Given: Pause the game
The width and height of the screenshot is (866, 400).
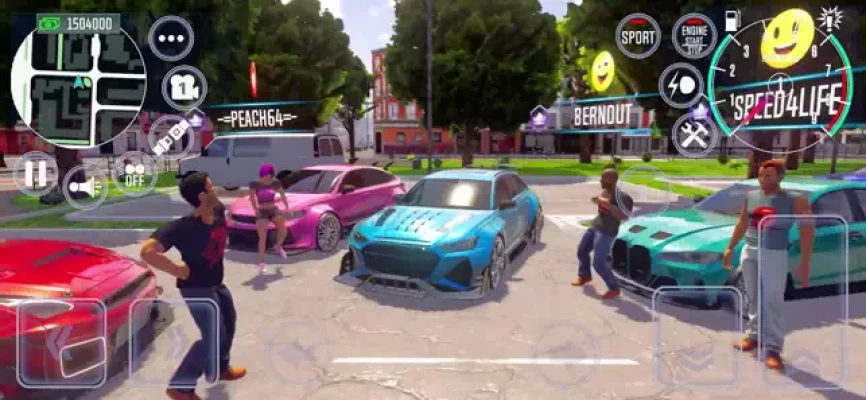Looking at the screenshot, I should click(x=36, y=173).
